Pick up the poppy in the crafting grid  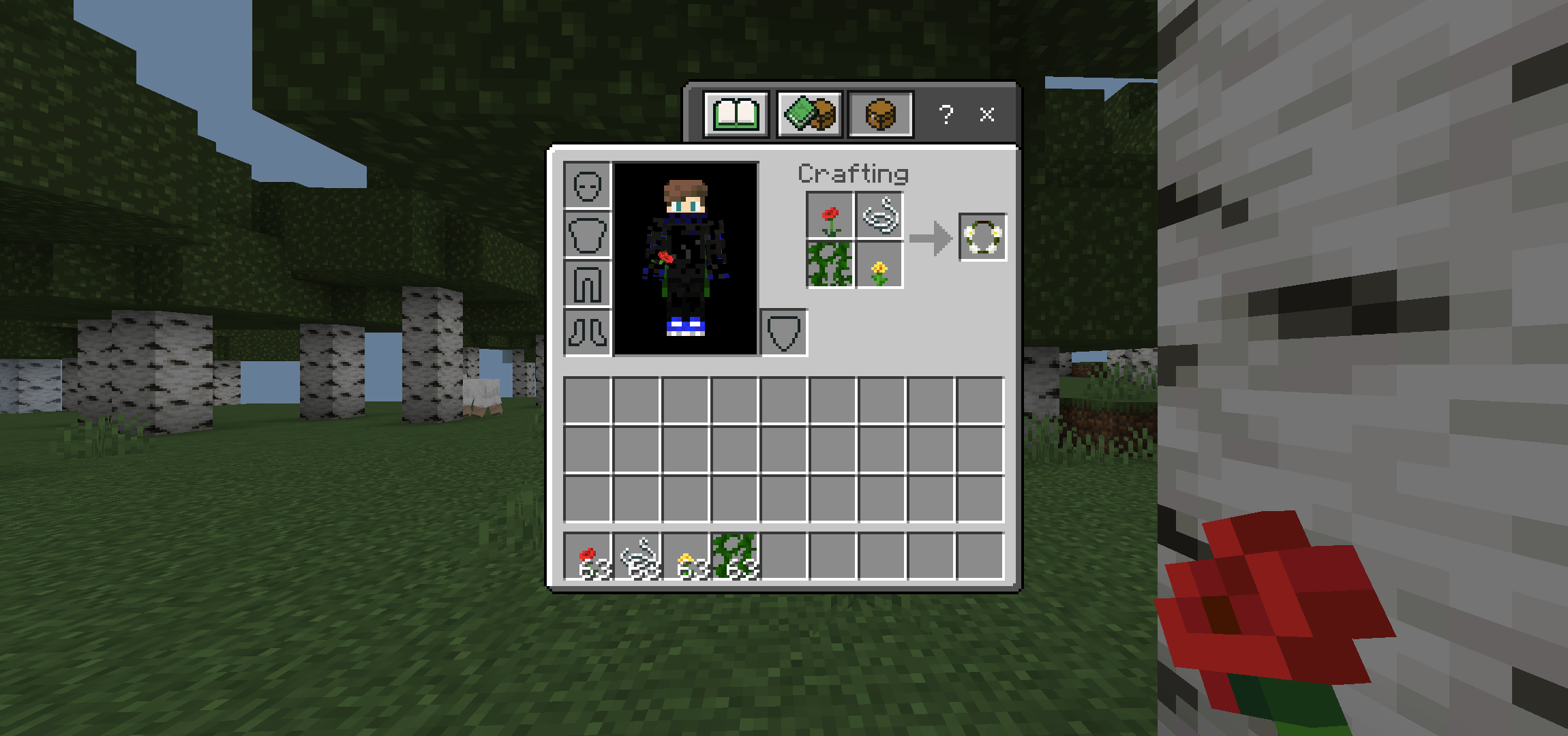[x=830, y=216]
